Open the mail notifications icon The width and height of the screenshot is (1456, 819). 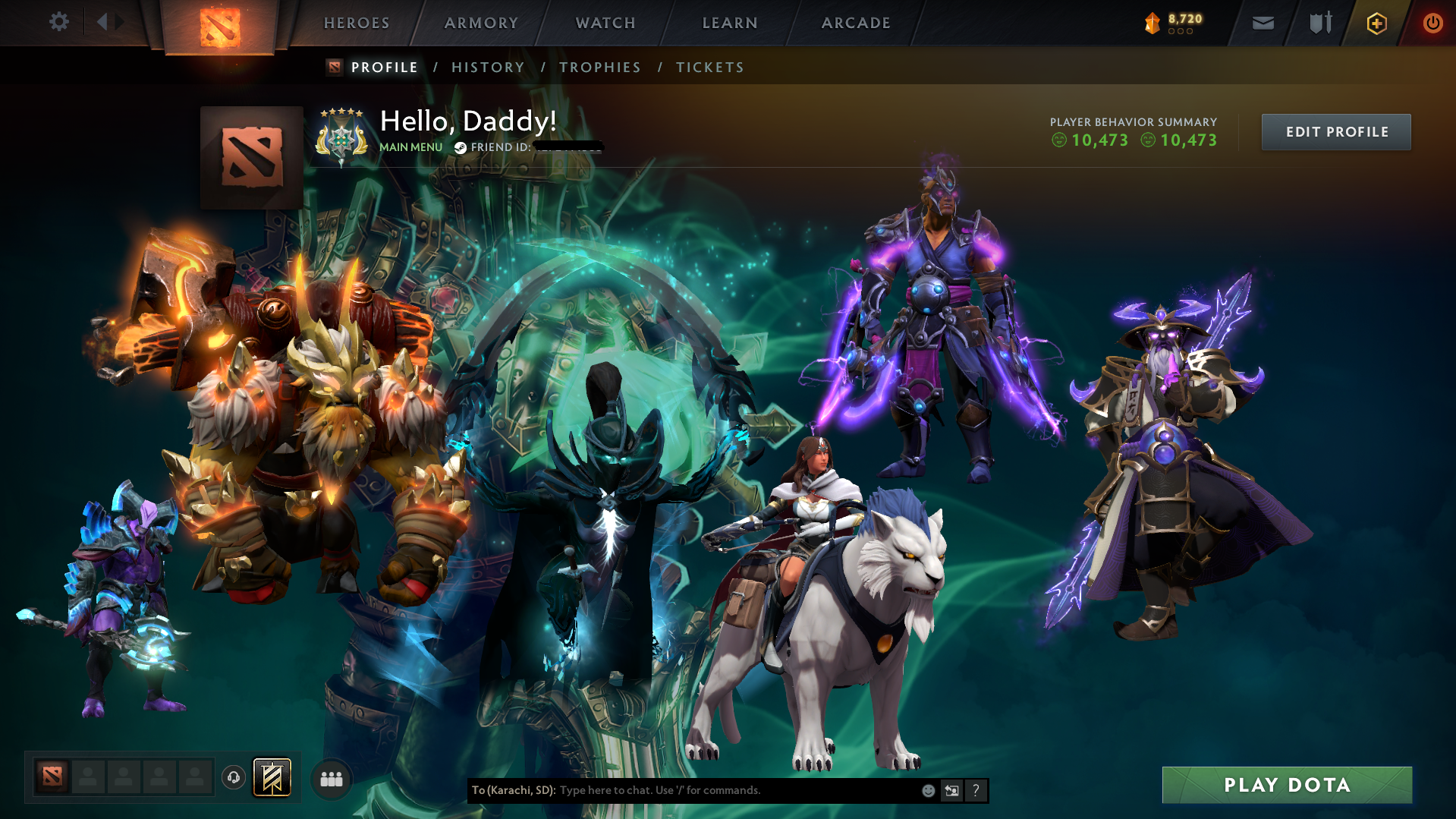click(x=1263, y=23)
